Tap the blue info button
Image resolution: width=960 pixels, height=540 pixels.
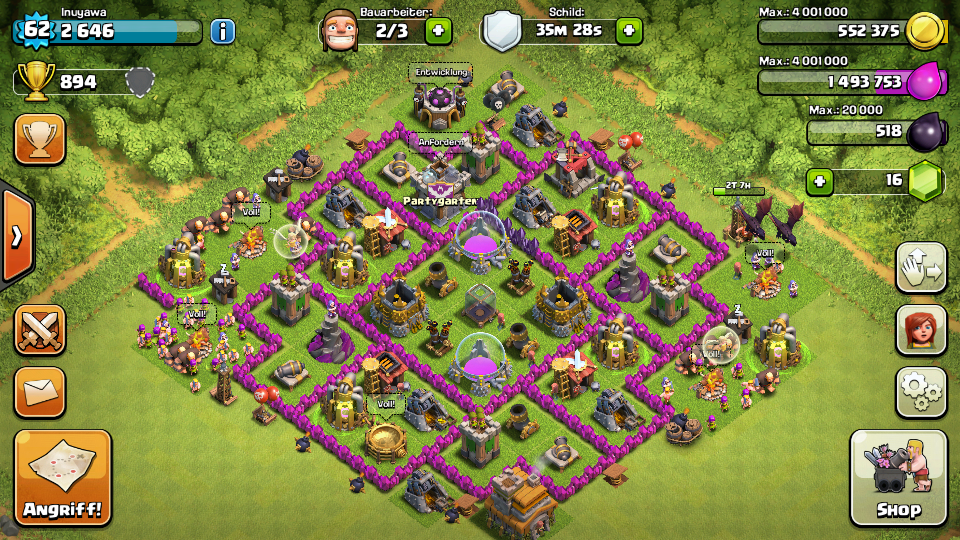pos(222,31)
